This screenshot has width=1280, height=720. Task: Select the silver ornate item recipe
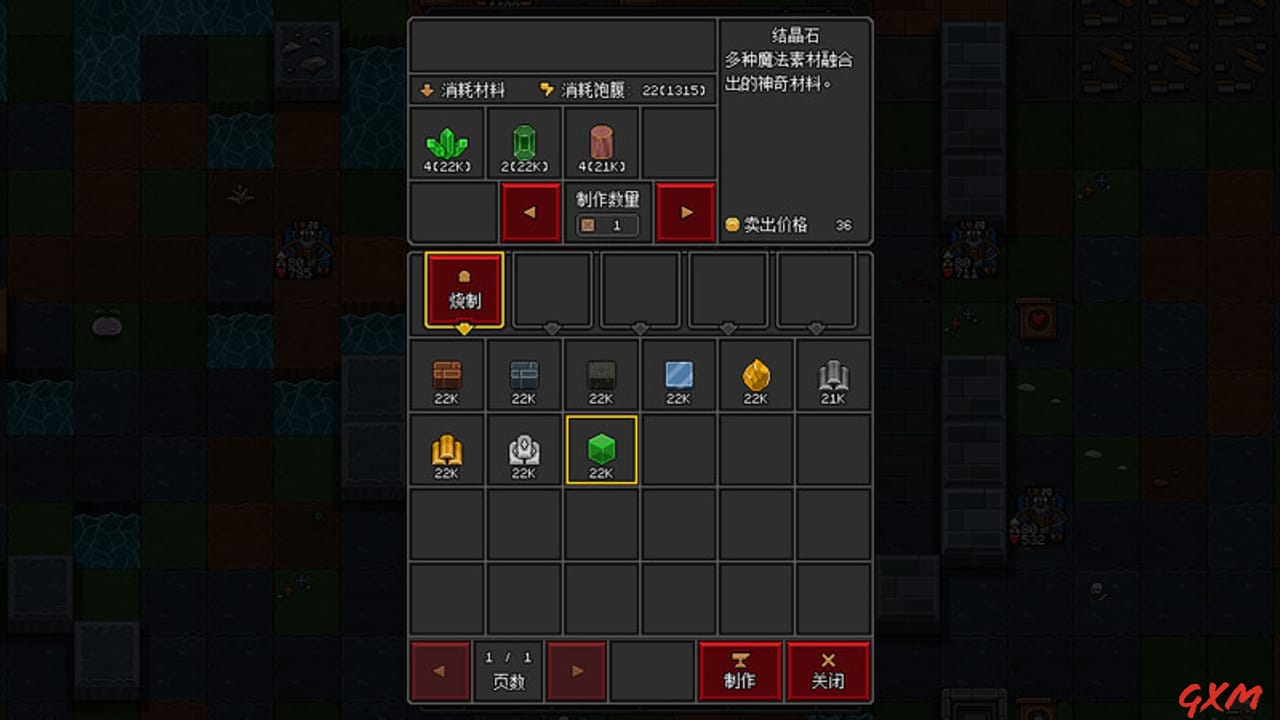tap(524, 452)
